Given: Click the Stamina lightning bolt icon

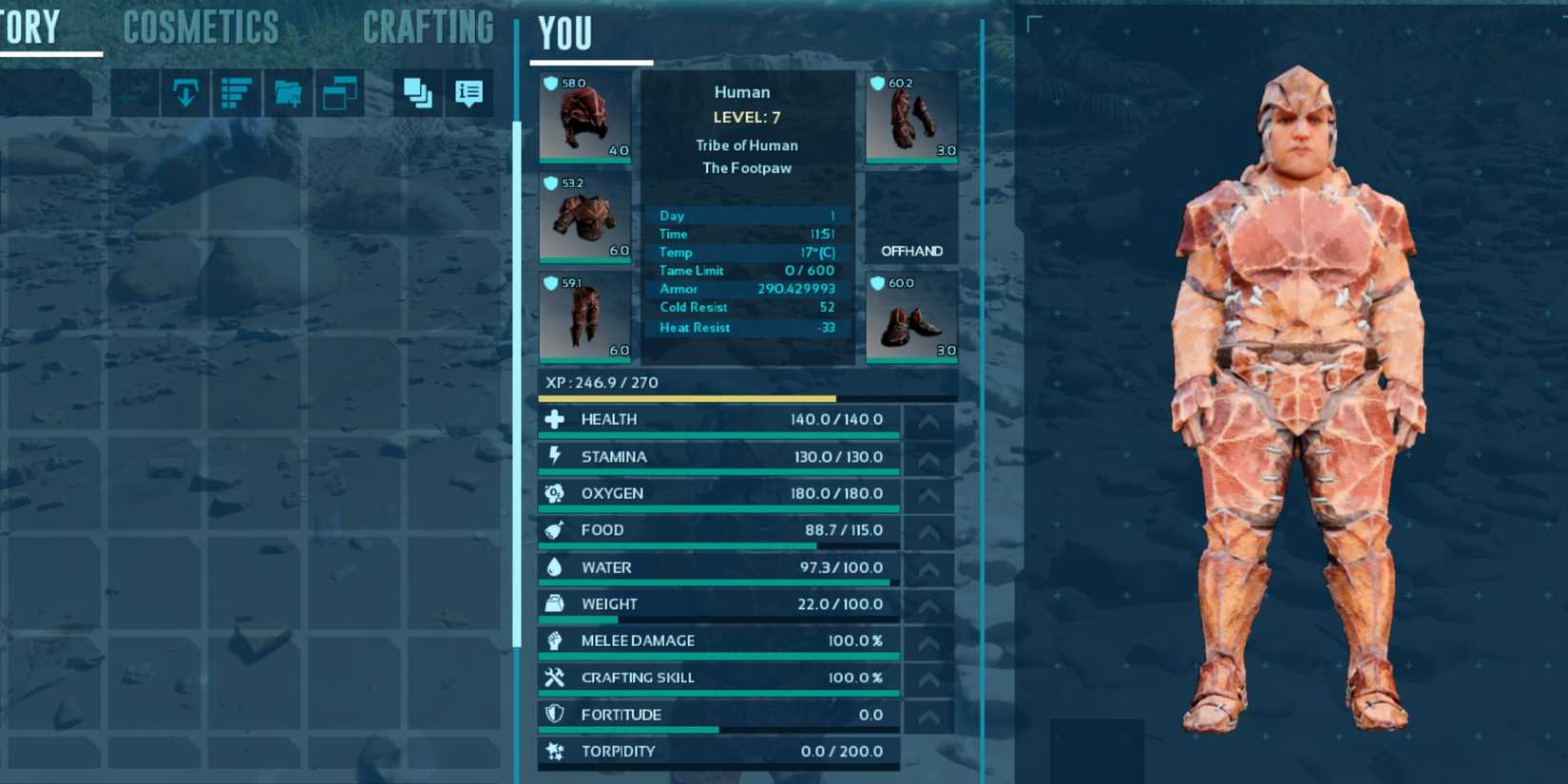Looking at the screenshot, I should [x=554, y=456].
